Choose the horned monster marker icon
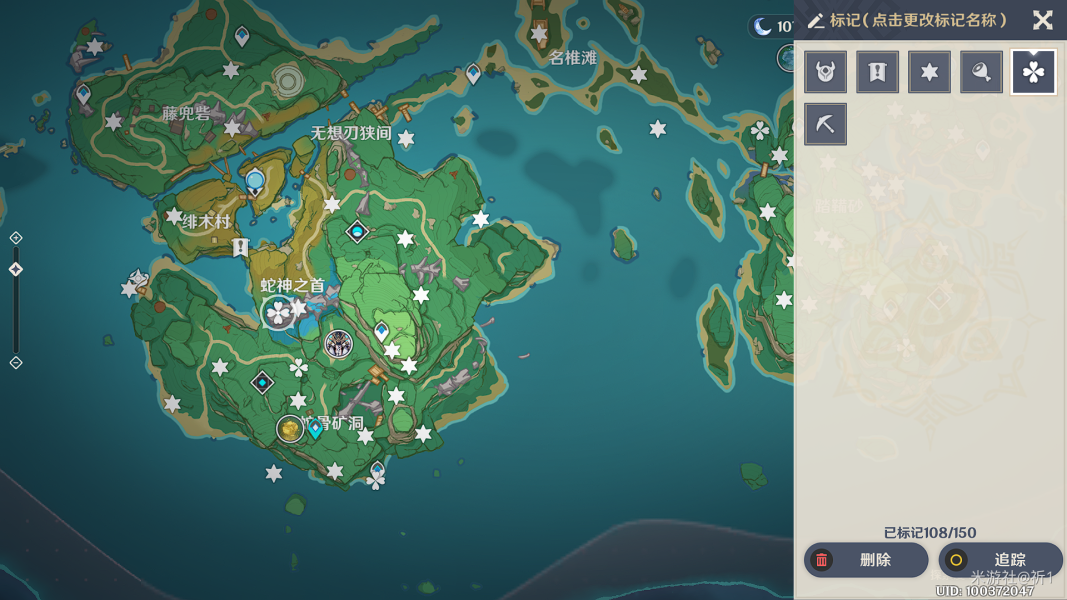1067x600 pixels. pos(825,72)
